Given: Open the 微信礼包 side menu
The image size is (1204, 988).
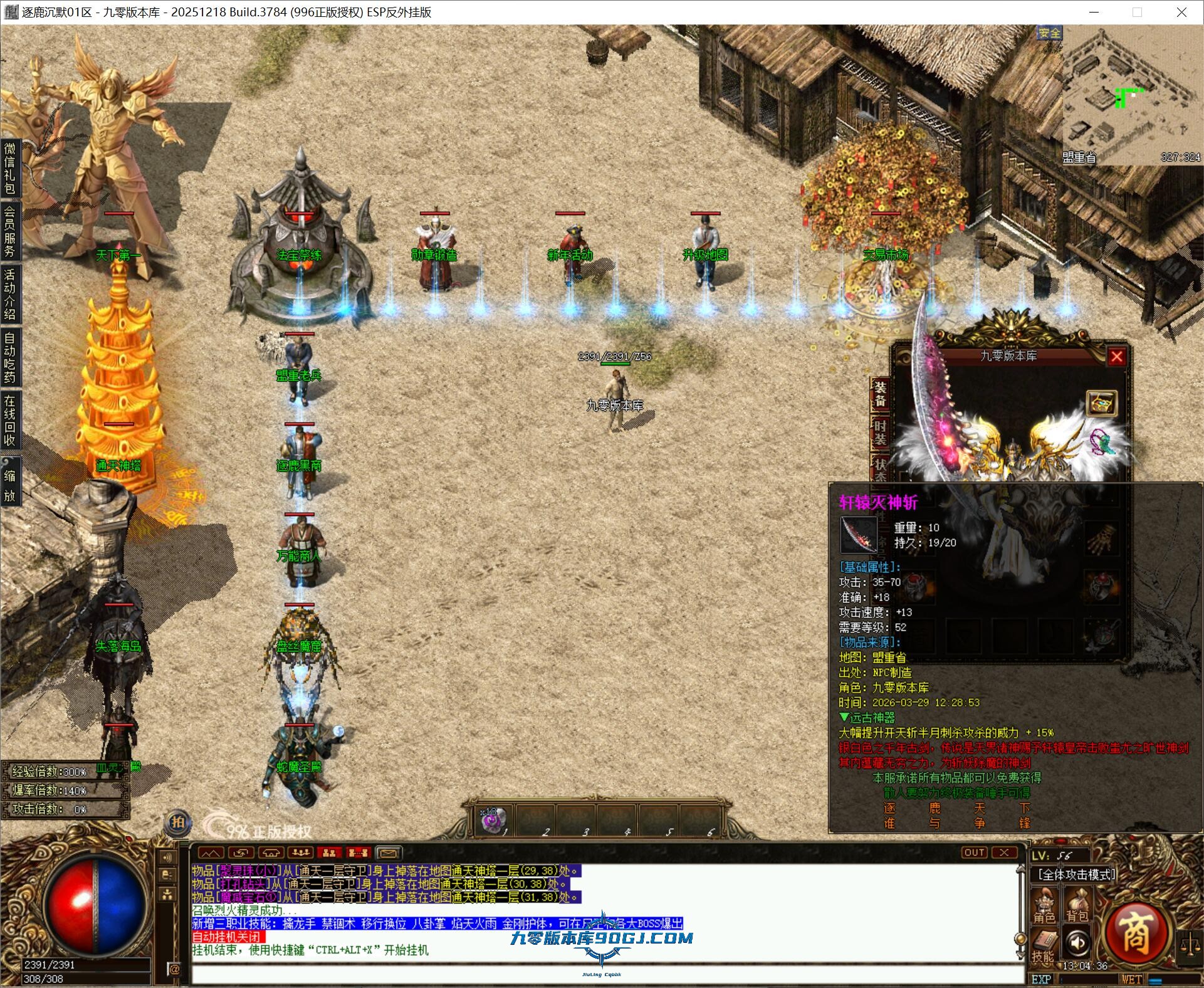Looking at the screenshot, I should click(x=10, y=168).
